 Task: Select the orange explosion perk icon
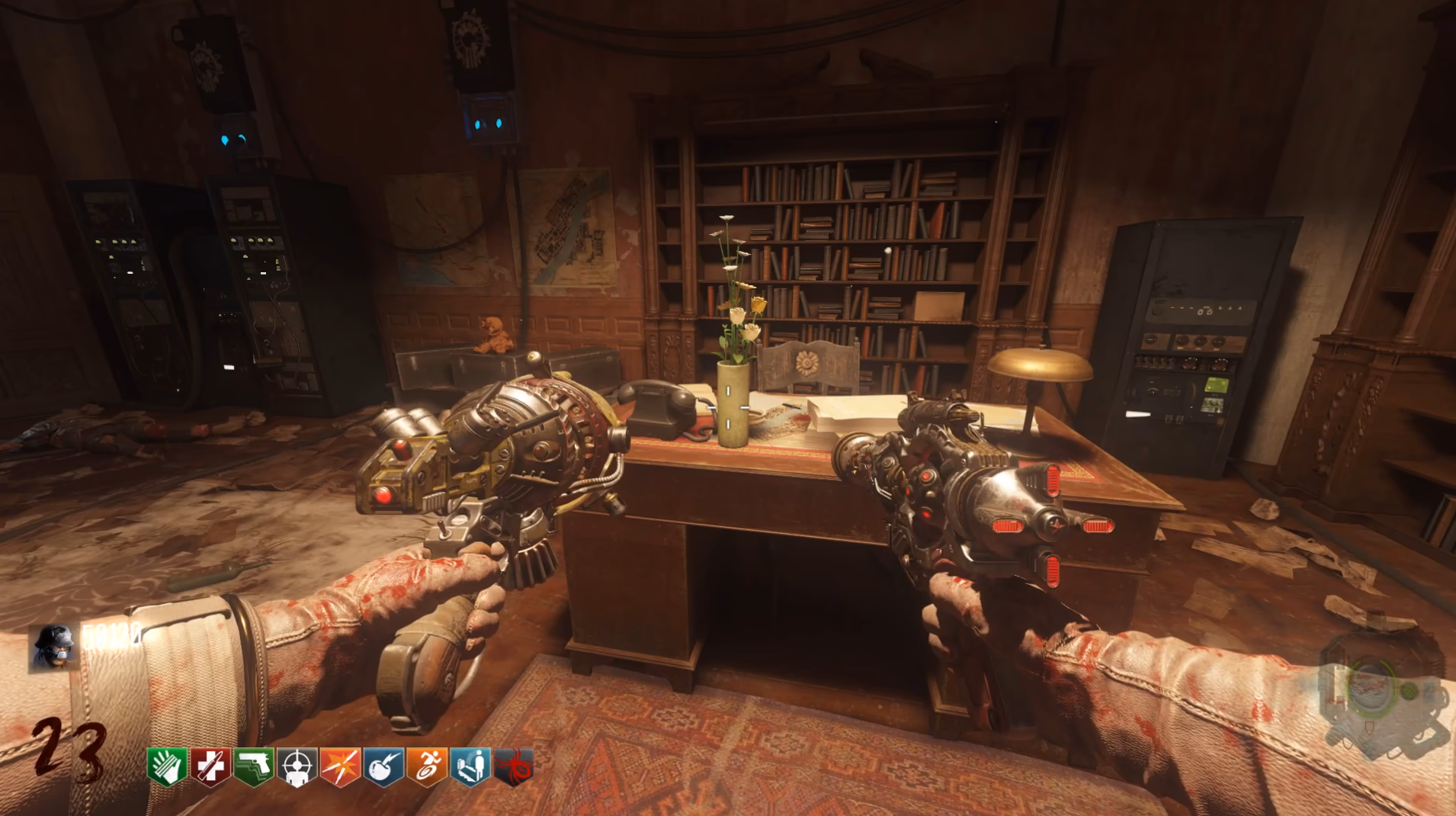point(340,766)
